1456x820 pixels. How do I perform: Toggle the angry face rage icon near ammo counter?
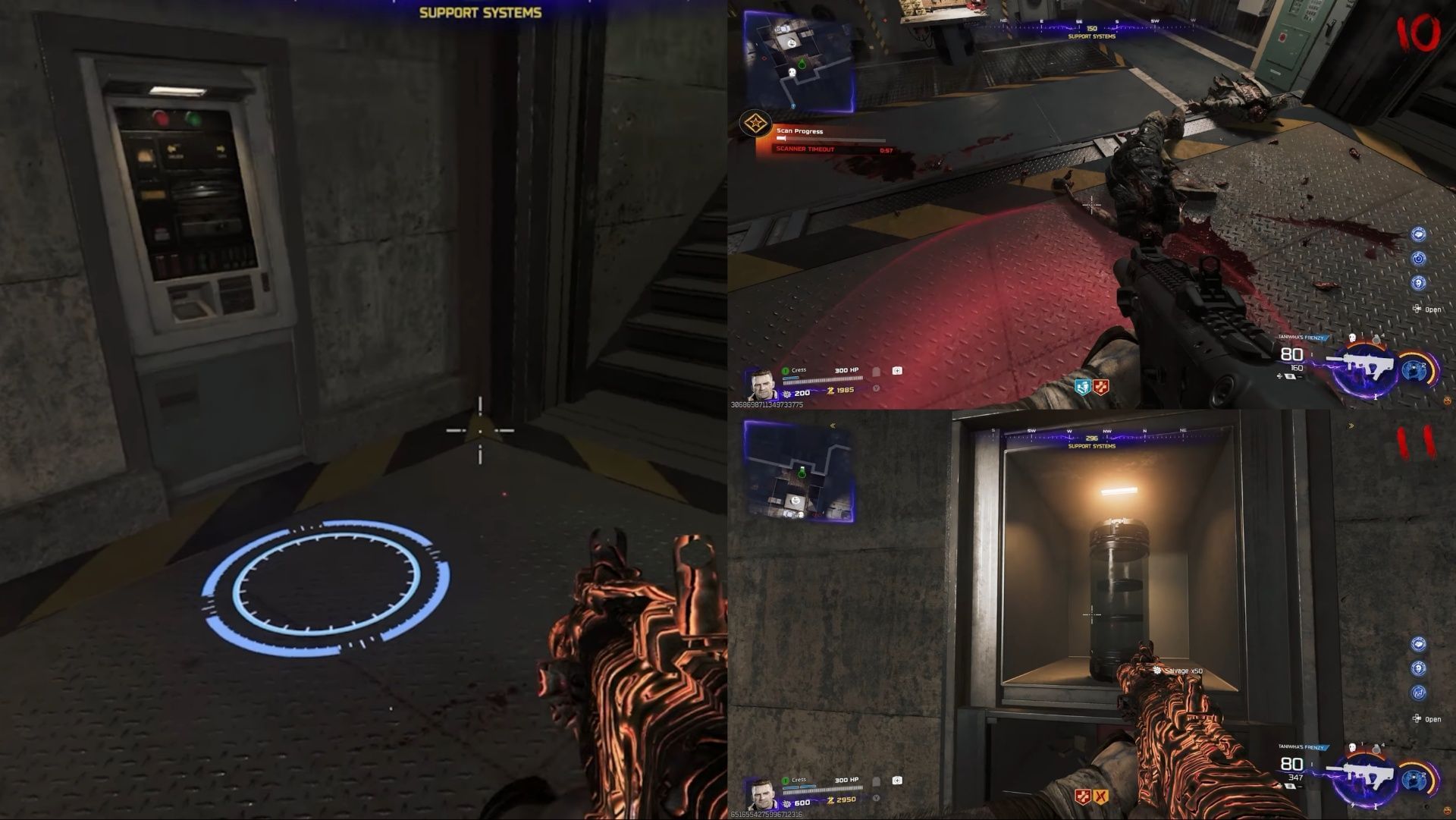pyautogui.click(x=1448, y=401)
